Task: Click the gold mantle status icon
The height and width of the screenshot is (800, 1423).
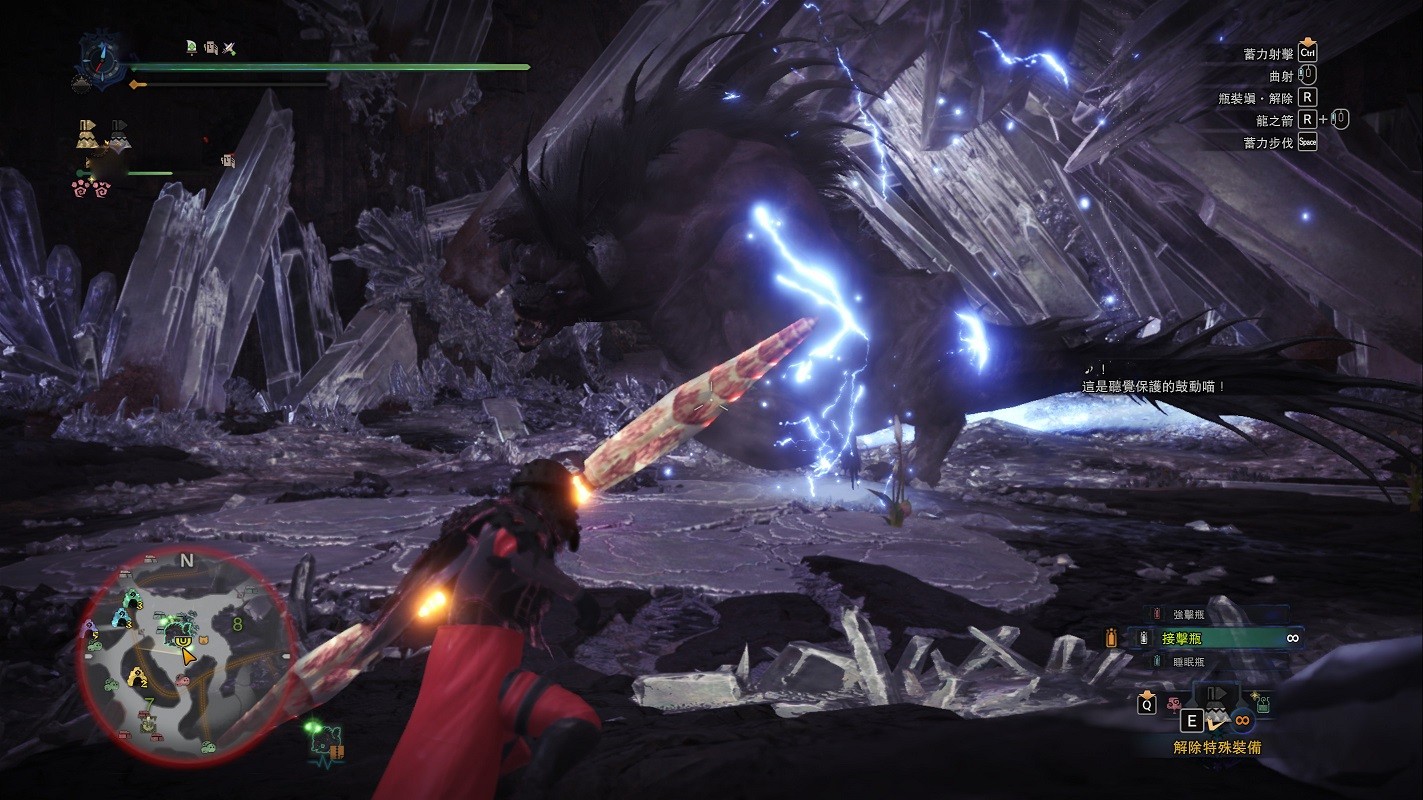Action: (86, 134)
